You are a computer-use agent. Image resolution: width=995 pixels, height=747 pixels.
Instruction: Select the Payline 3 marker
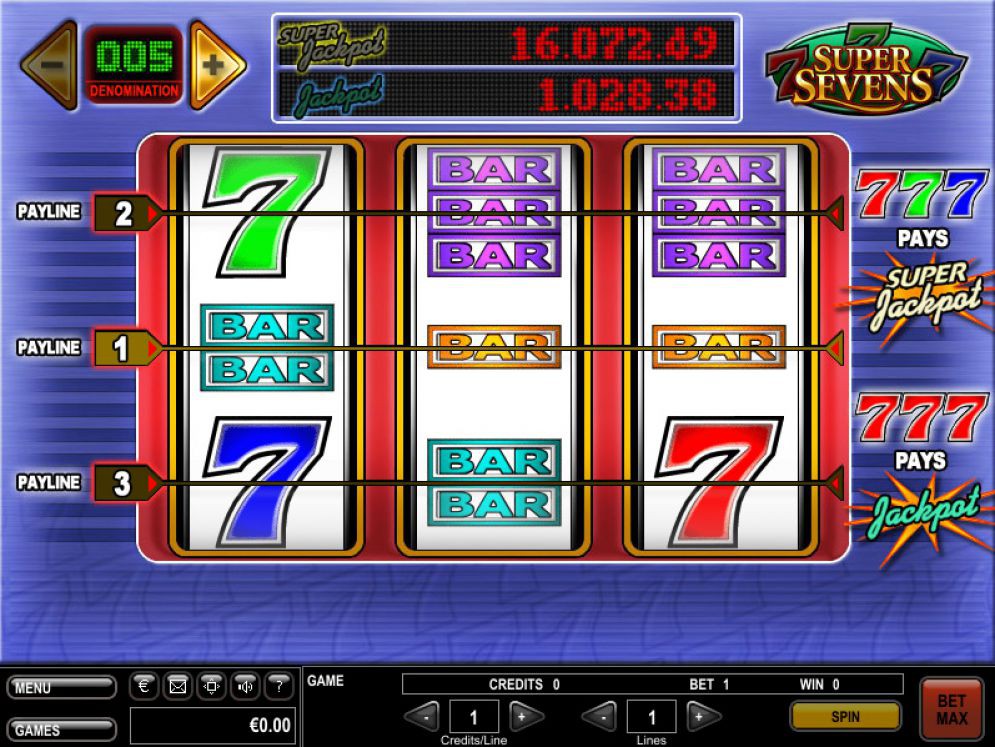[x=123, y=484]
